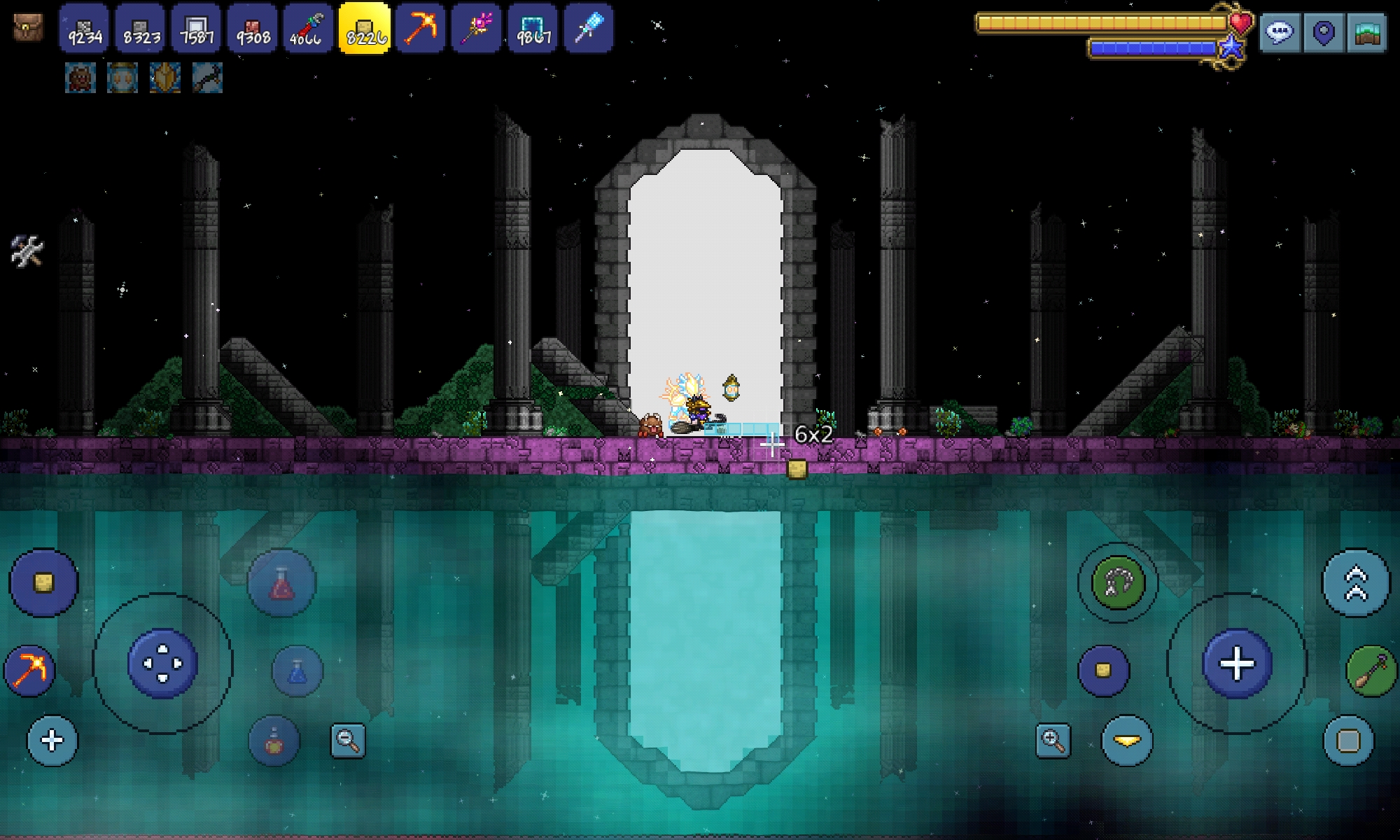Select the pink magic staff slot
The height and width of the screenshot is (840, 1400).
476,29
